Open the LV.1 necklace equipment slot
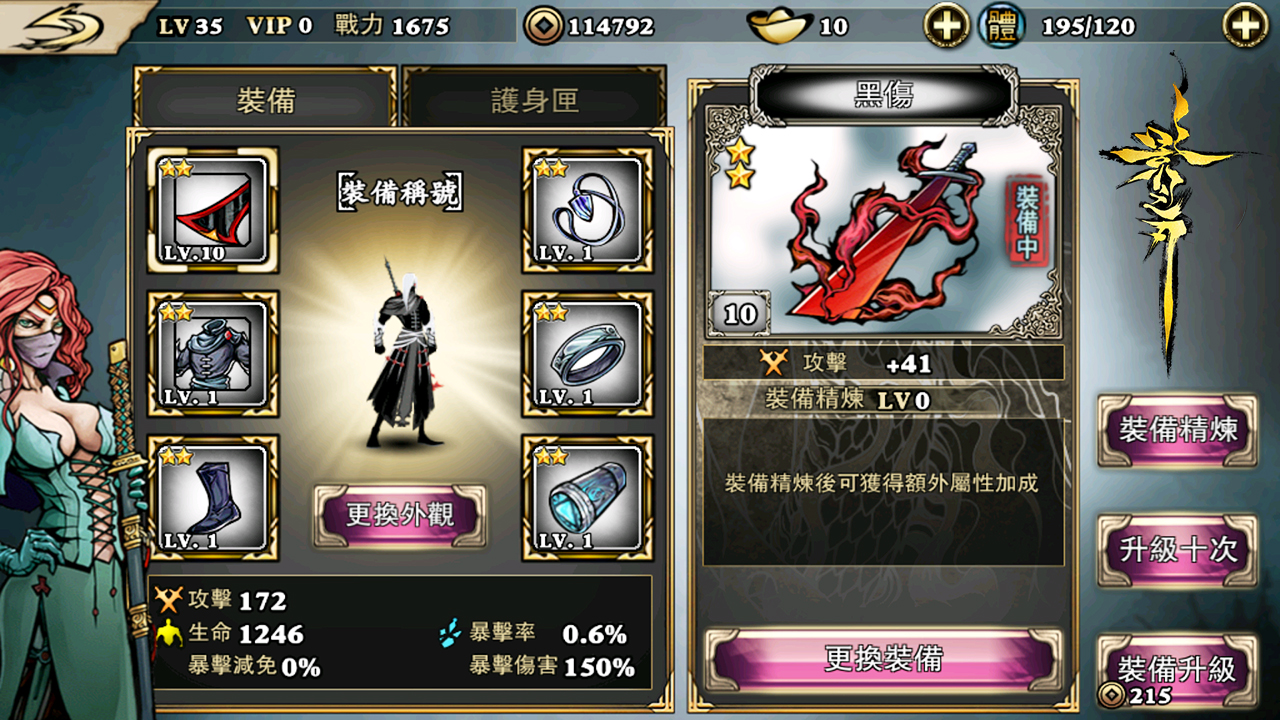Screen dimensions: 1280x720 click(x=583, y=208)
